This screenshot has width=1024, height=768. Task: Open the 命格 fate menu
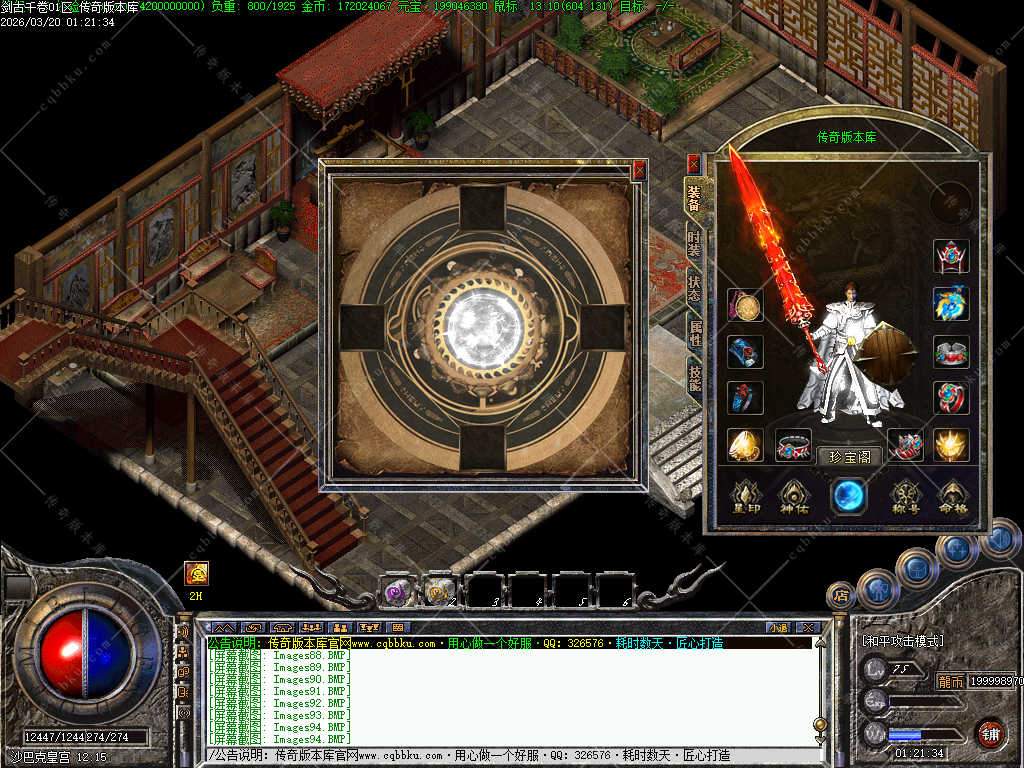pyautogui.click(x=954, y=496)
